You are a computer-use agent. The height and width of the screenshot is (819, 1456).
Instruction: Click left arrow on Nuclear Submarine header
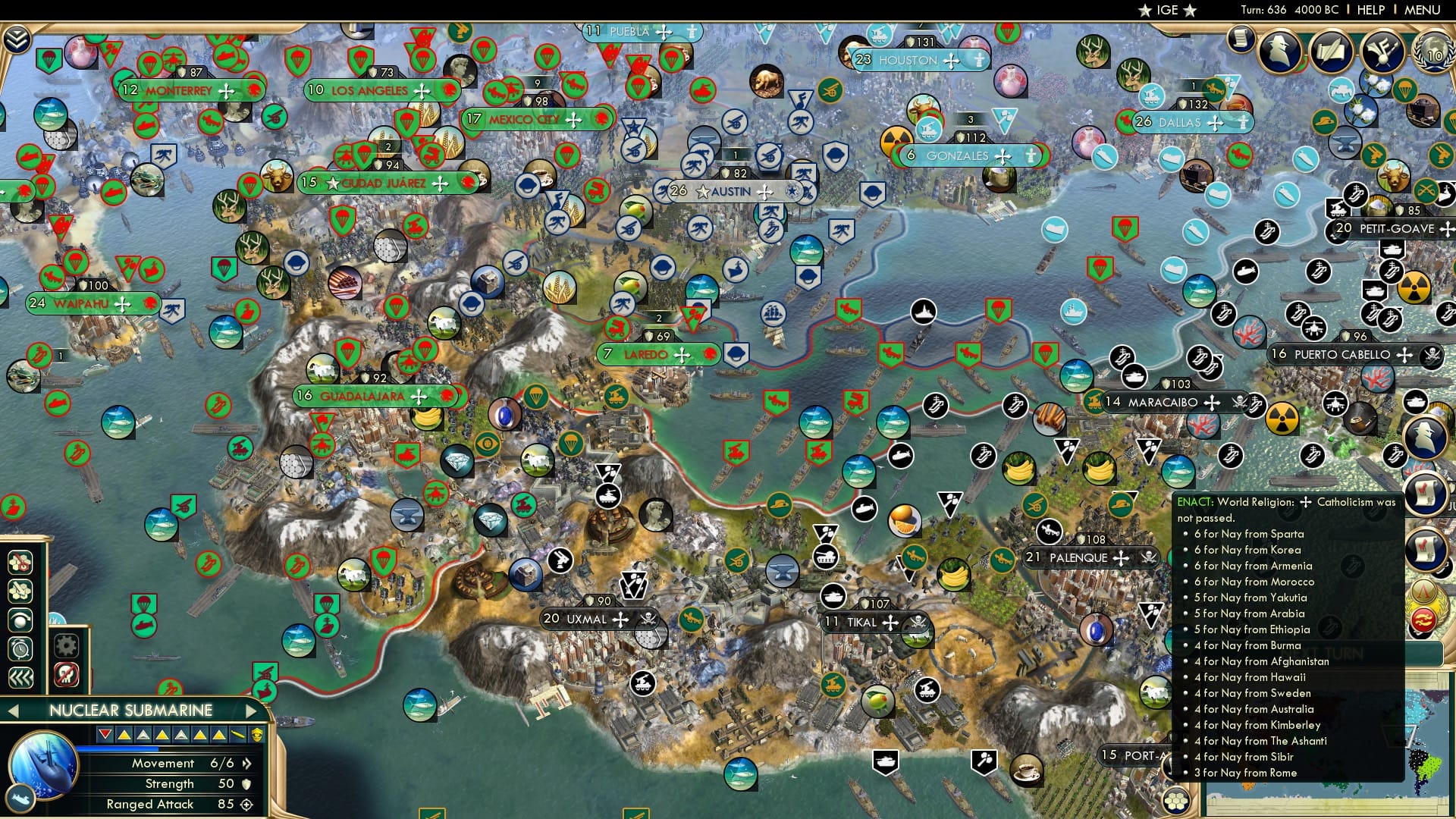[x=14, y=711]
